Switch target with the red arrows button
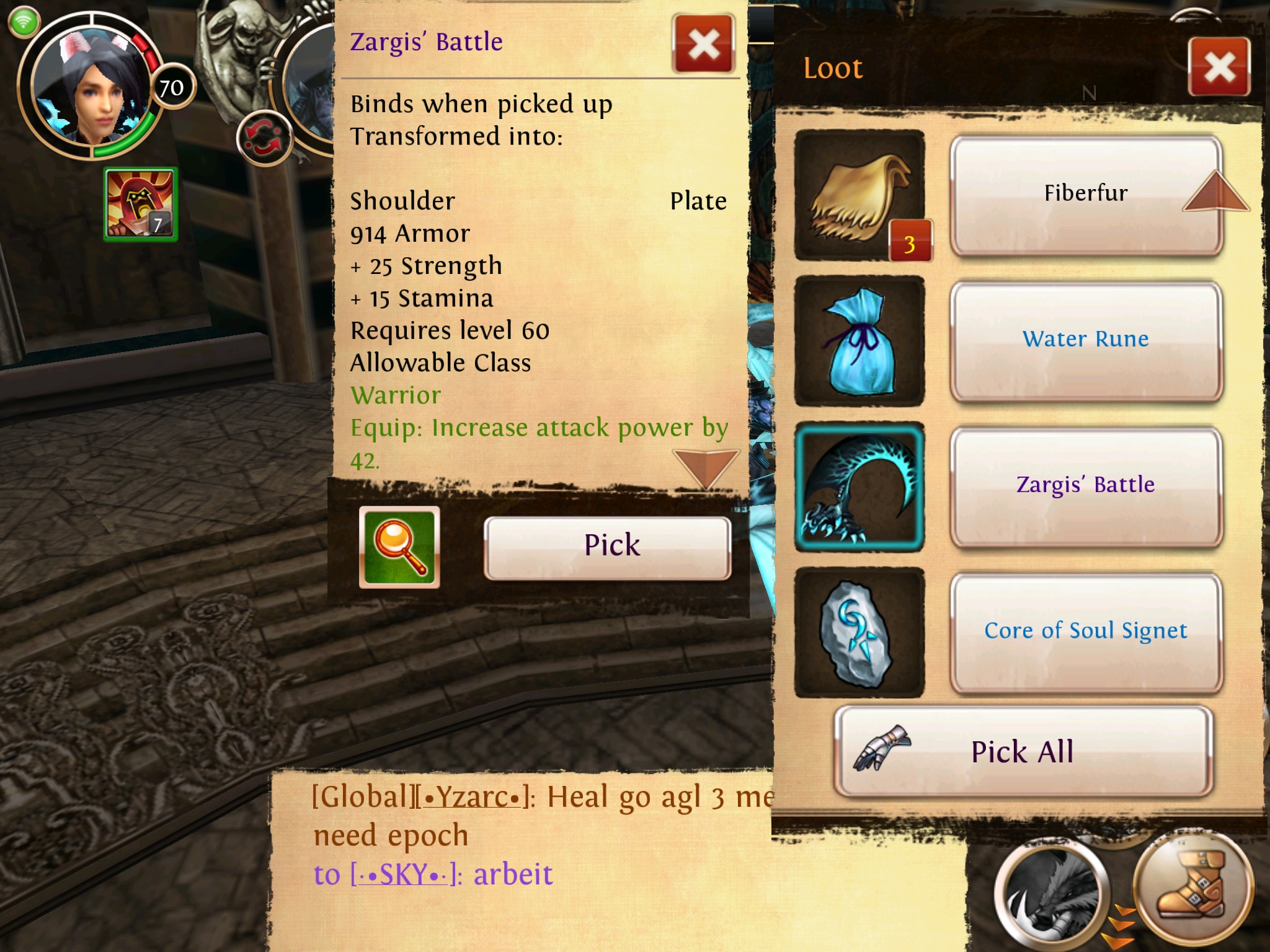Image resolution: width=1270 pixels, height=952 pixels. tap(264, 138)
